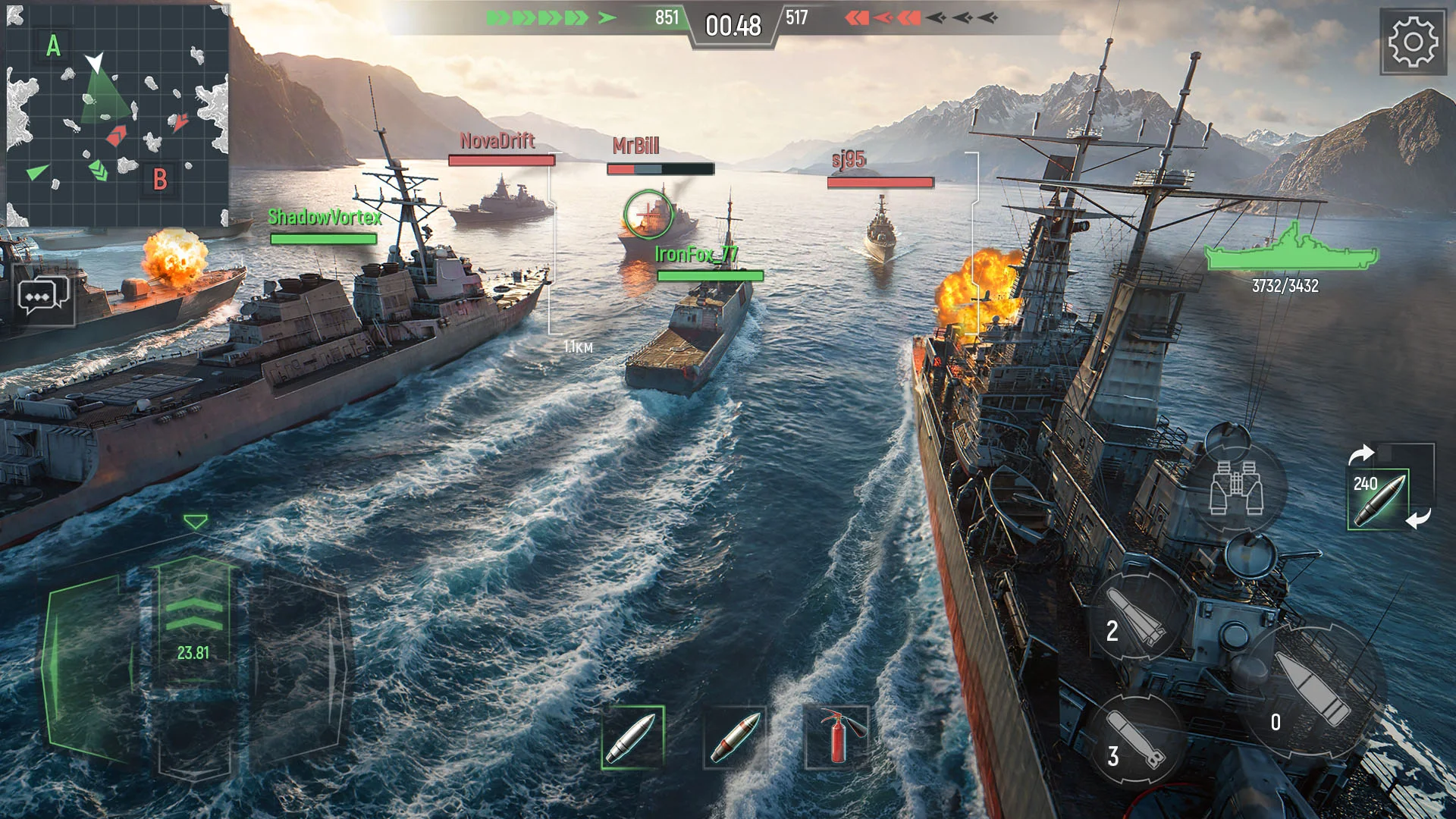Activate the binoculars zoom view
The width and height of the screenshot is (1456, 819).
point(1236,488)
